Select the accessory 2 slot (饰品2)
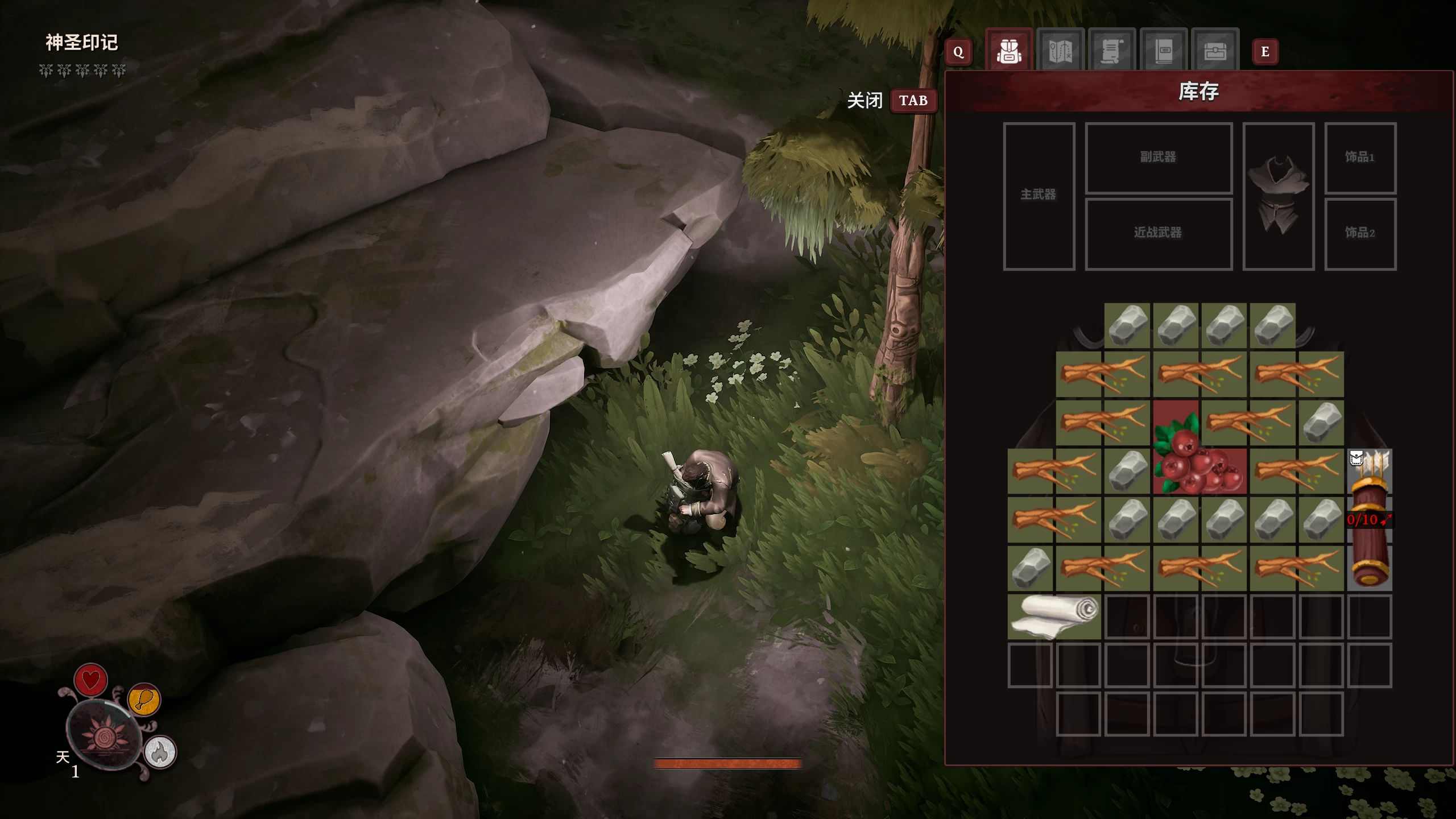 pyautogui.click(x=1360, y=233)
